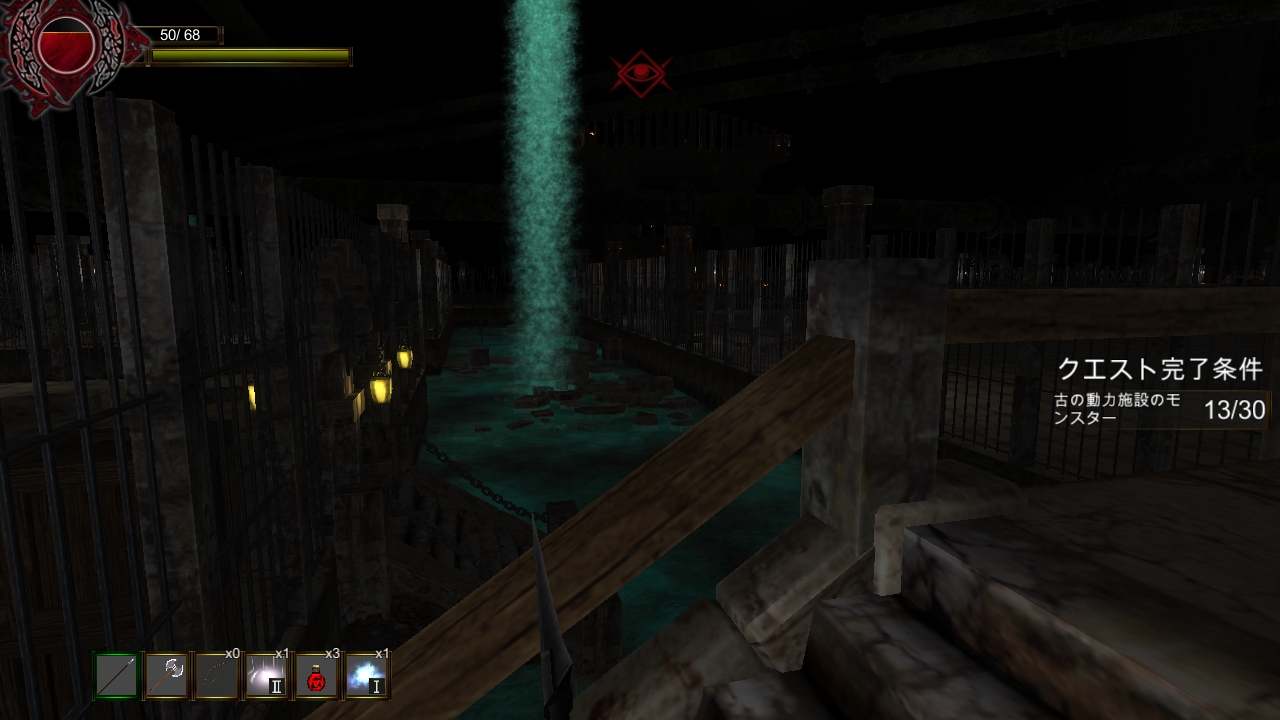Select the bow in the third hotbar slot

pos(215,674)
